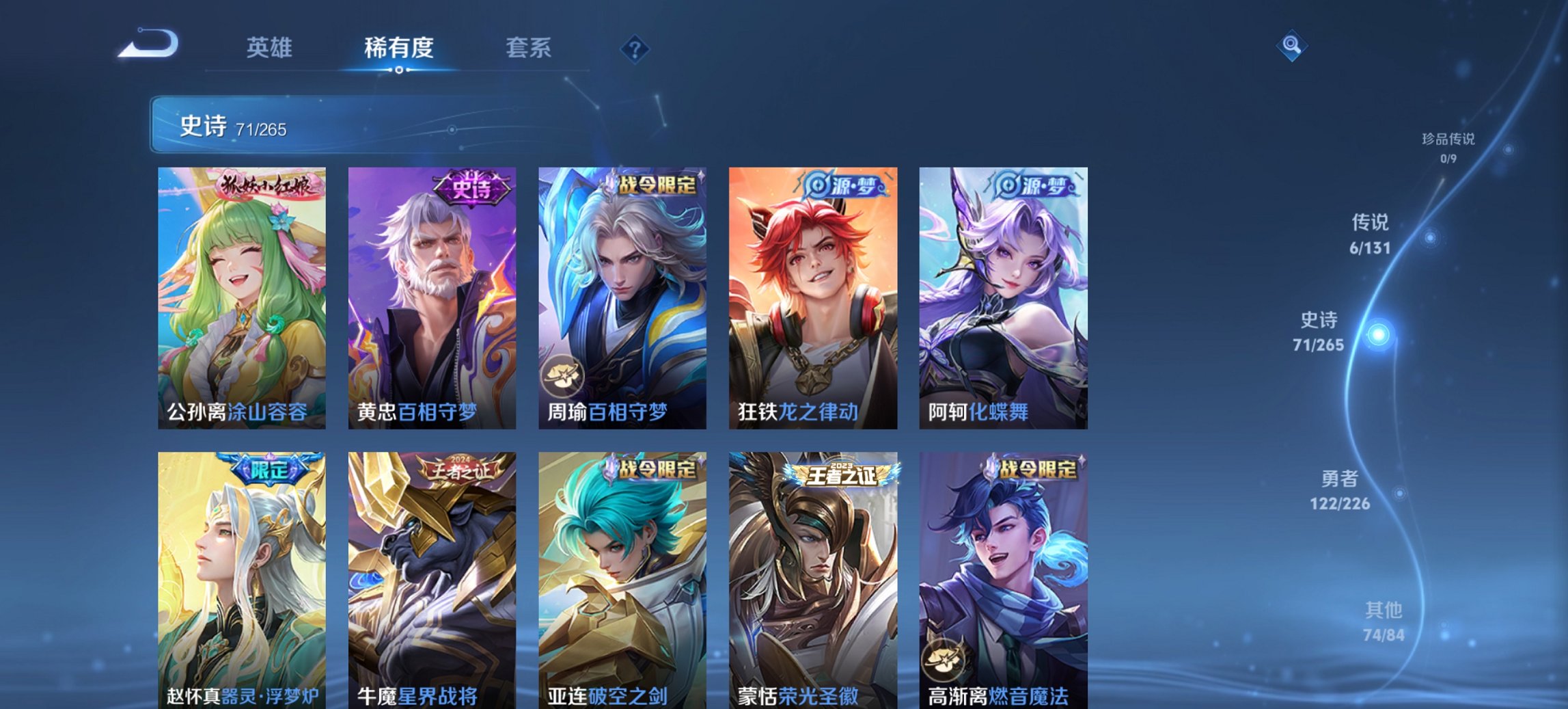Screen dimensions: 1568x709
Task: Open the help question mark icon
Action: point(635,48)
